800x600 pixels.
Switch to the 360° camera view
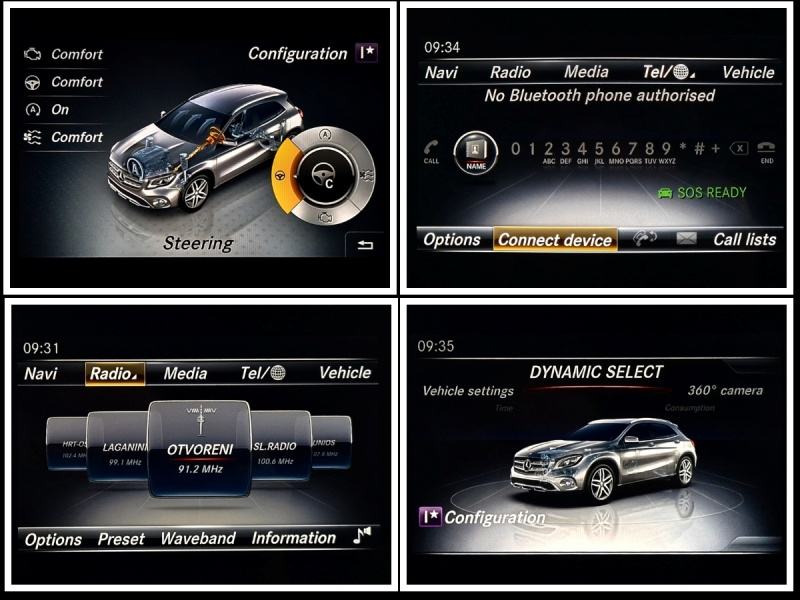click(725, 391)
